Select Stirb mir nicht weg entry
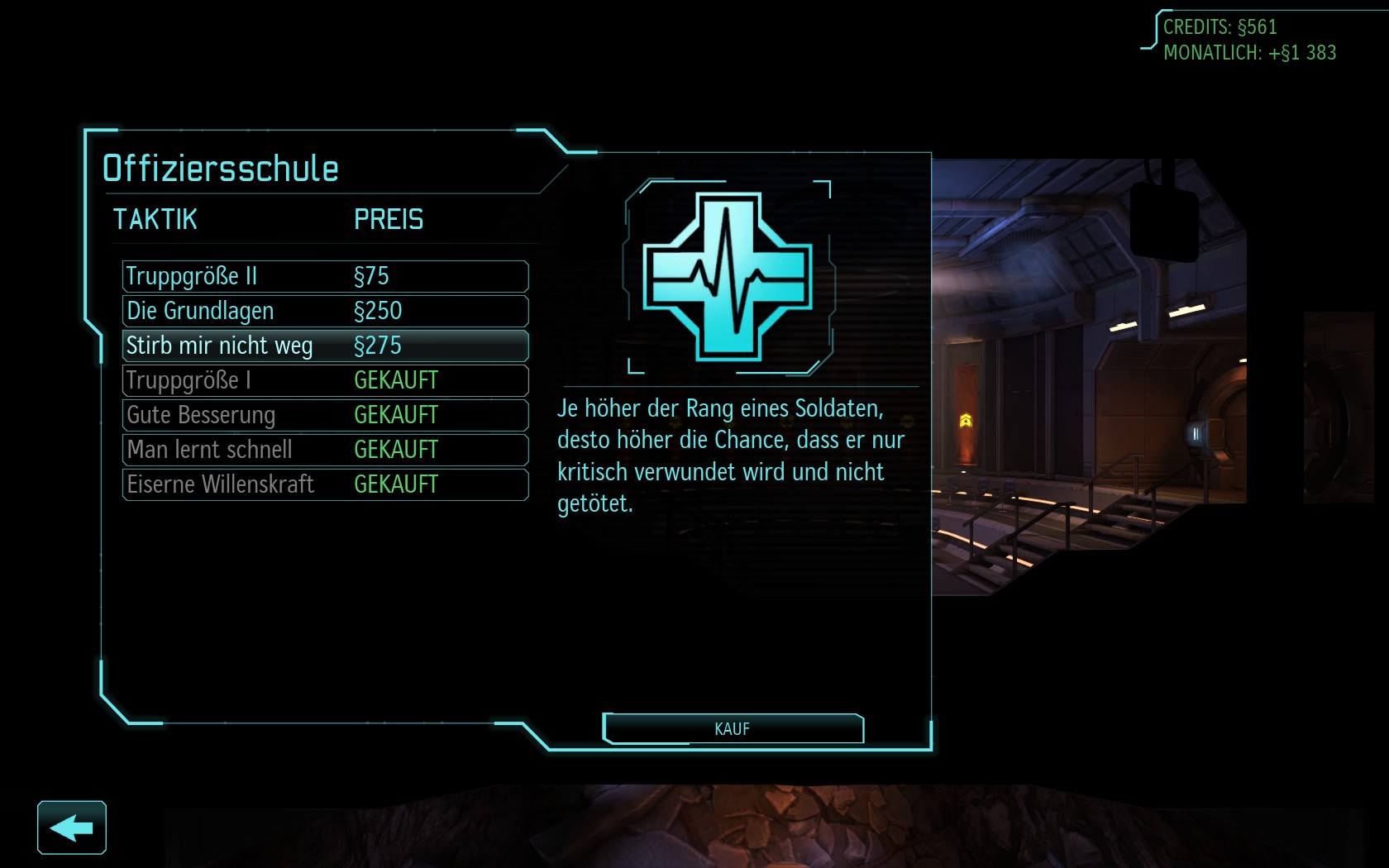The width and height of the screenshot is (1389, 868). (x=325, y=346)
